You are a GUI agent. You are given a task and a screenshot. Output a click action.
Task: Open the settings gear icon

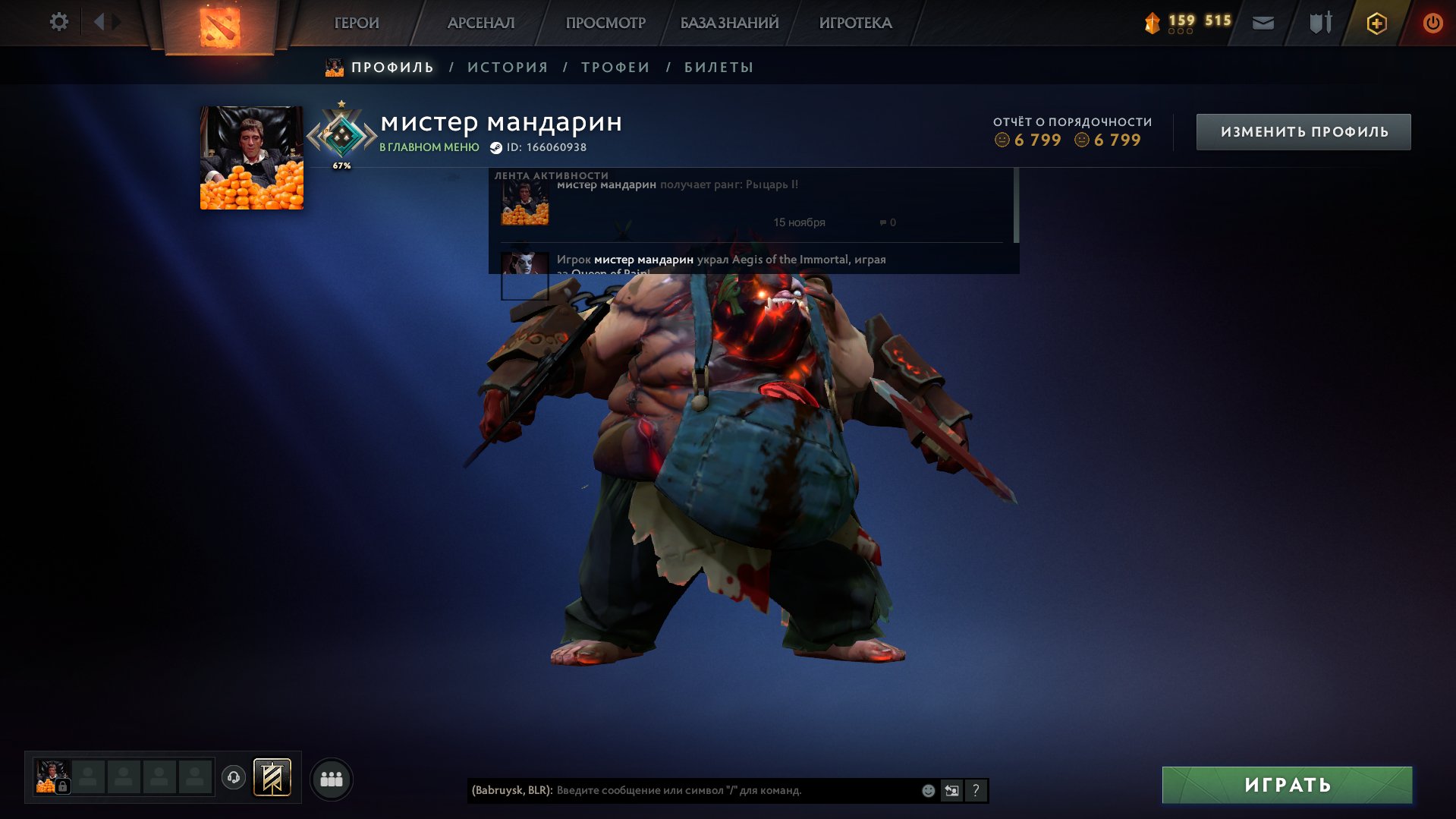58,22
